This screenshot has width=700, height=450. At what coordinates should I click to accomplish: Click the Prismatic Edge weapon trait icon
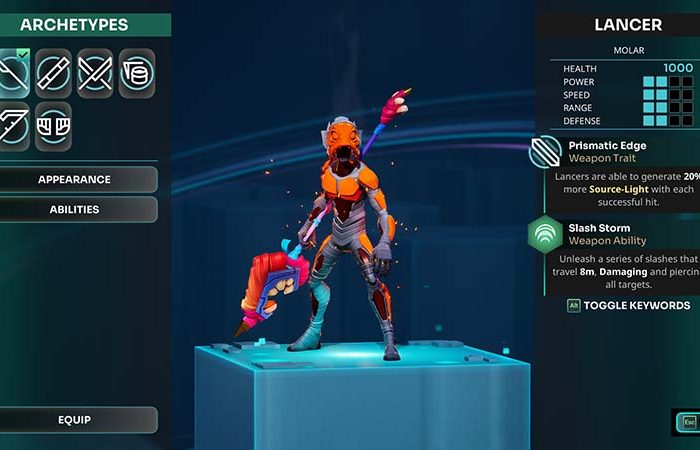point(546,153)
